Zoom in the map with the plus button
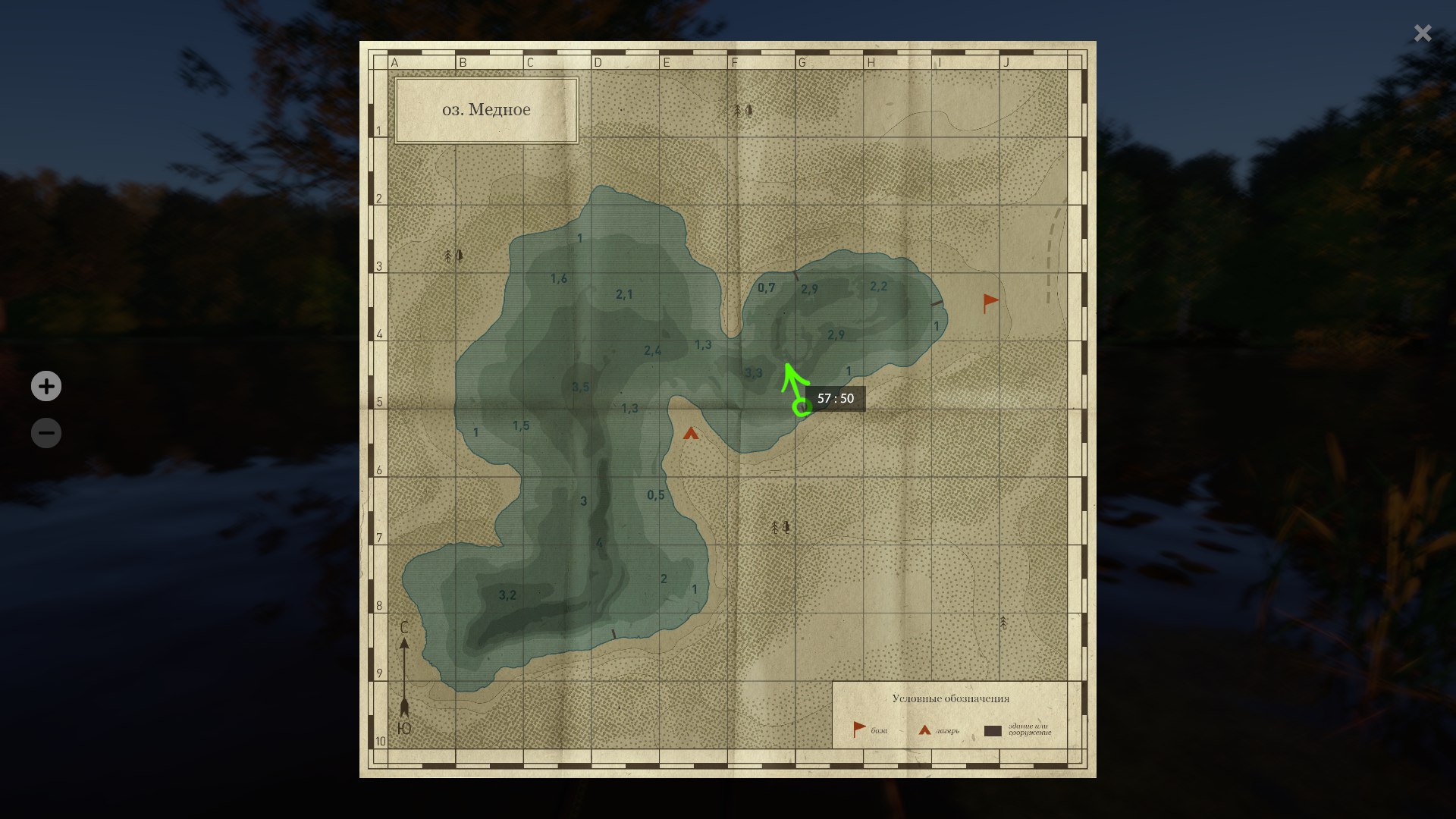The image size is (1456, 819). point(46,386)
